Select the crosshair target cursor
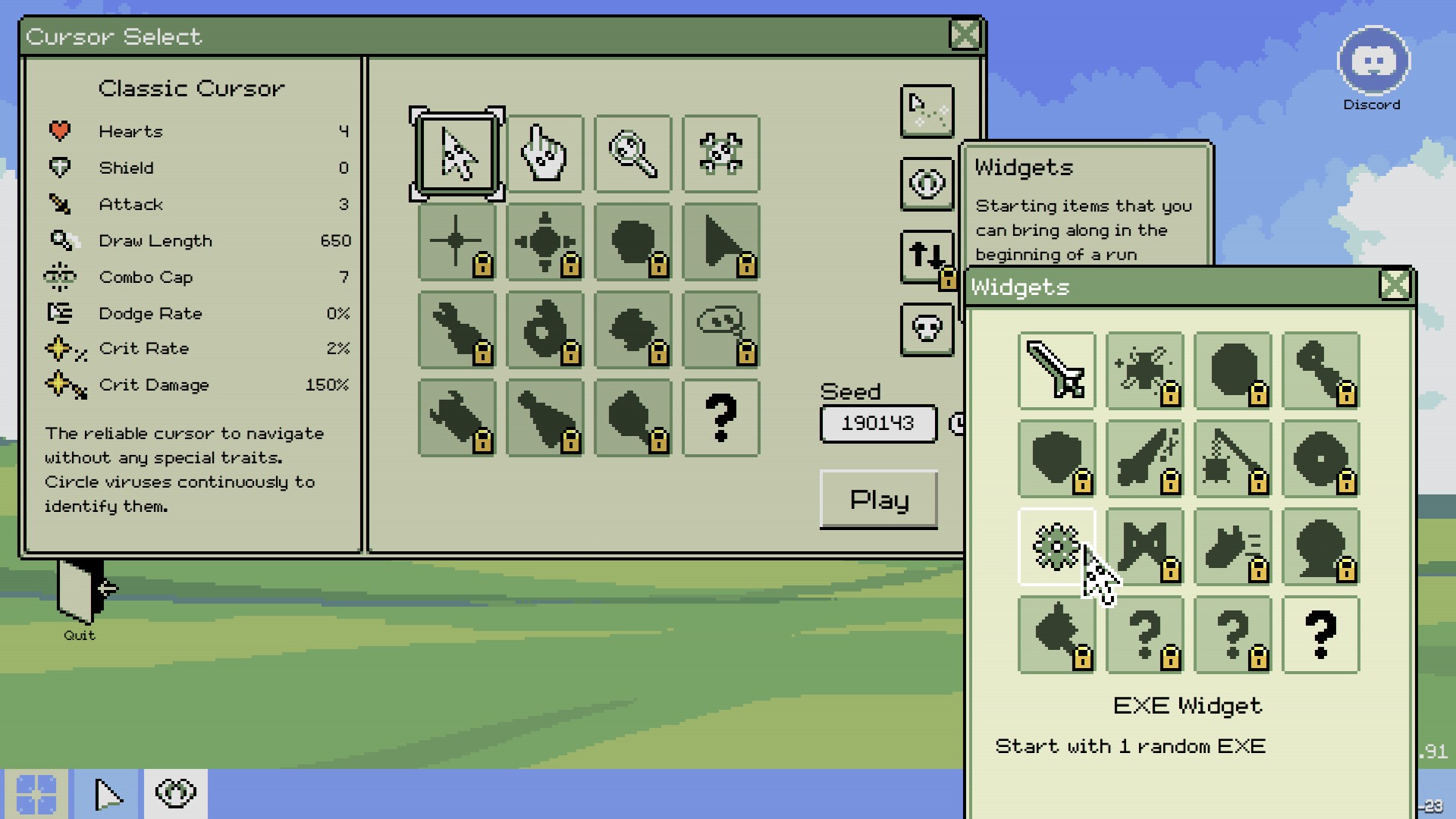Image resolution: width=1456 pixels, height=819 pixels. (720, 154)
